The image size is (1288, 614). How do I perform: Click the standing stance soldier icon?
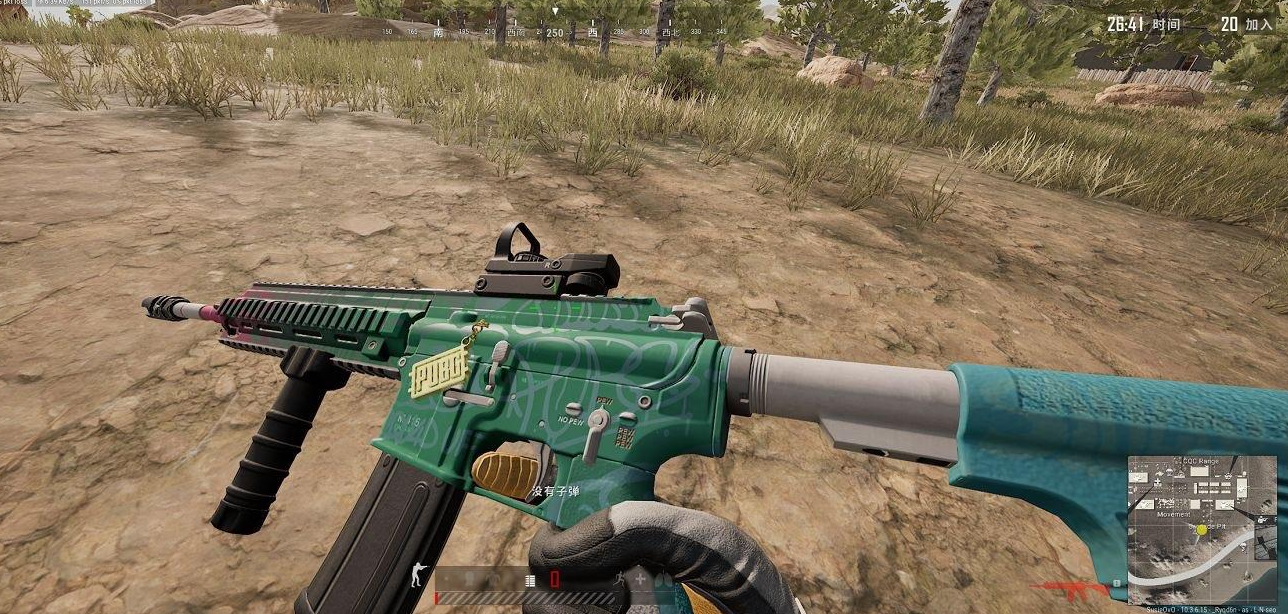416,578
